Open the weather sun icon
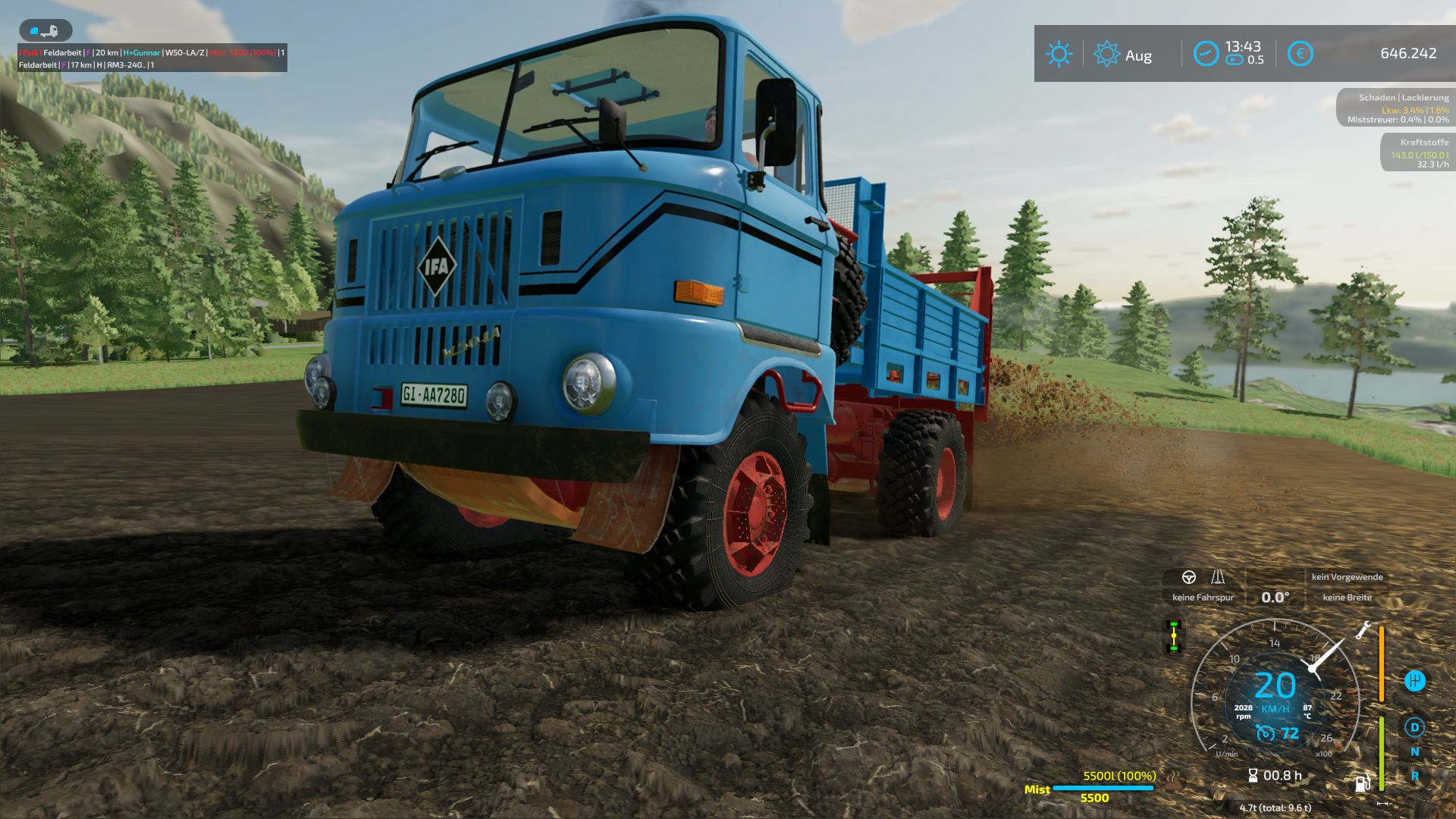The height and width of the screenshot is (819, 1456). coord(1059,54)
